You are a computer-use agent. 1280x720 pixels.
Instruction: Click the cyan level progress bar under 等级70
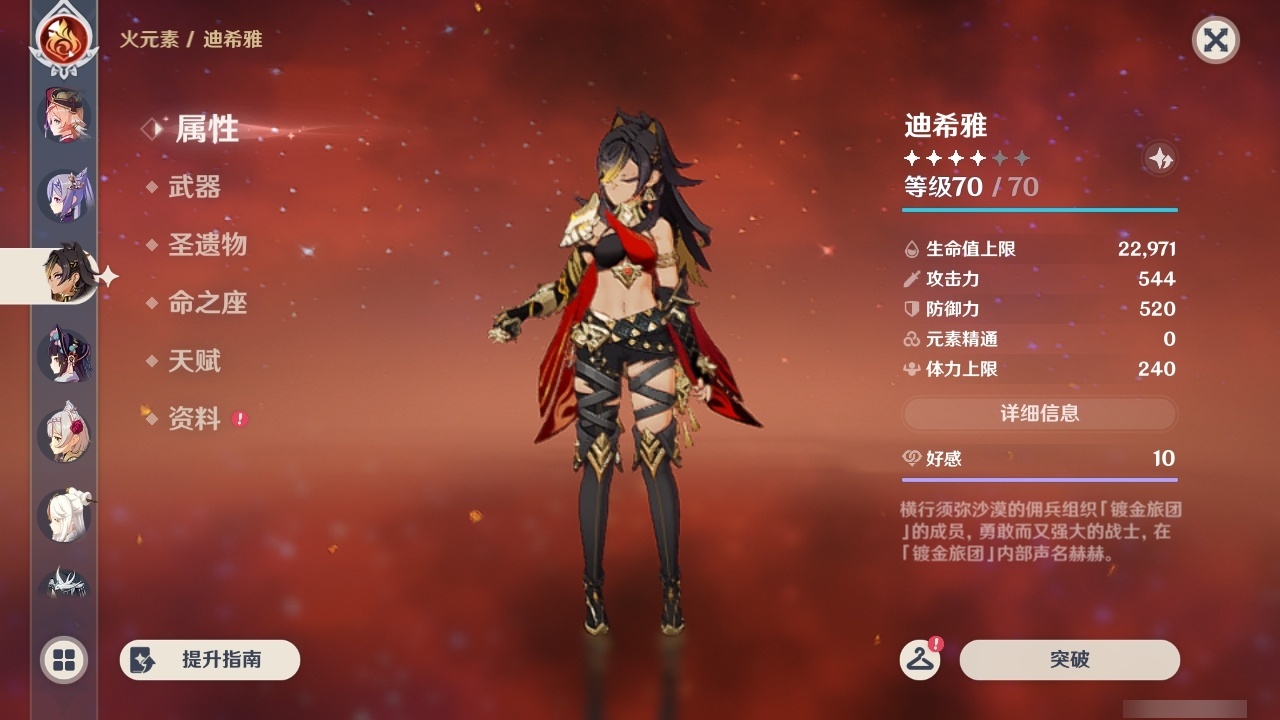point(1040,210)
